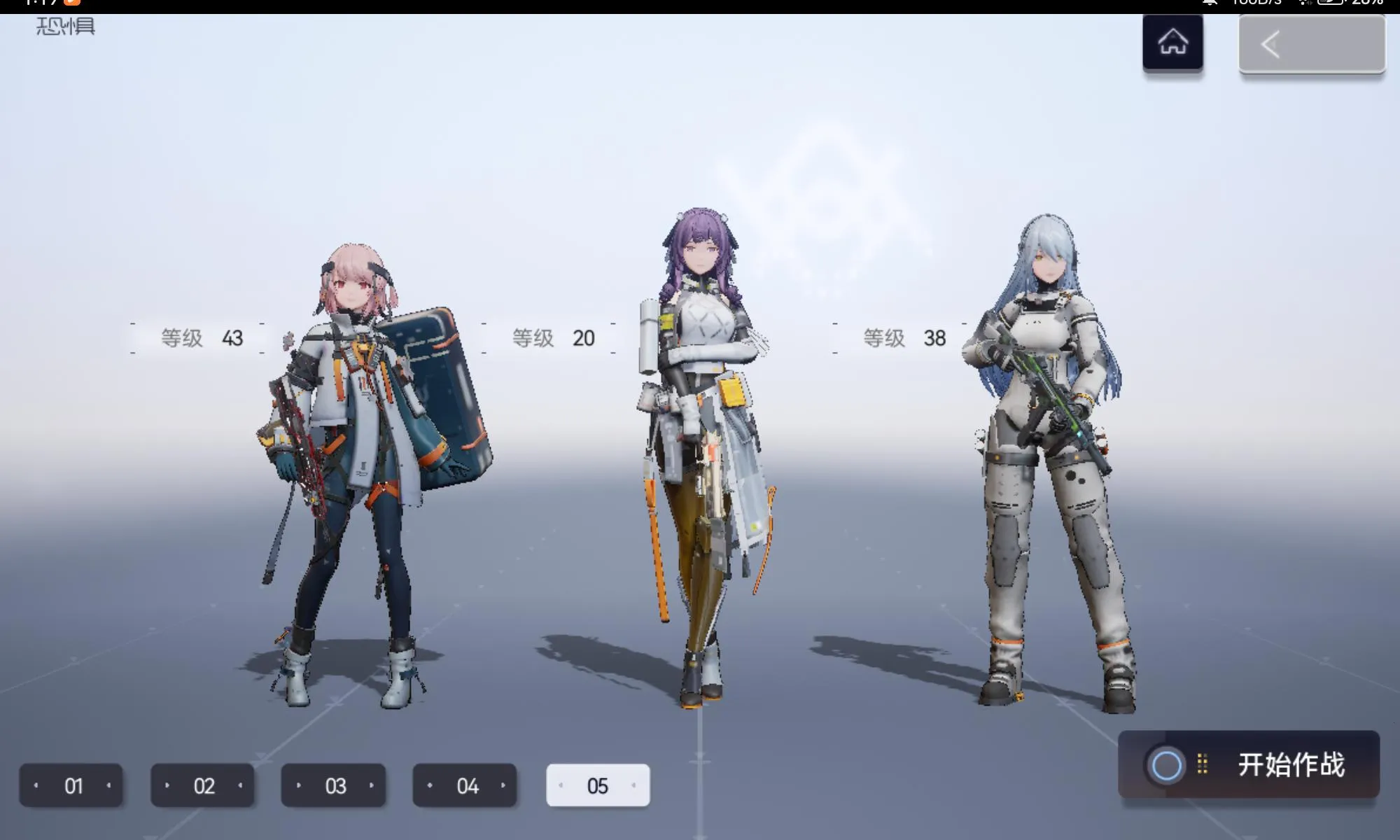Select stage 03 in the bottom selector
1400x840 pixels.
(x=334, y=785)
